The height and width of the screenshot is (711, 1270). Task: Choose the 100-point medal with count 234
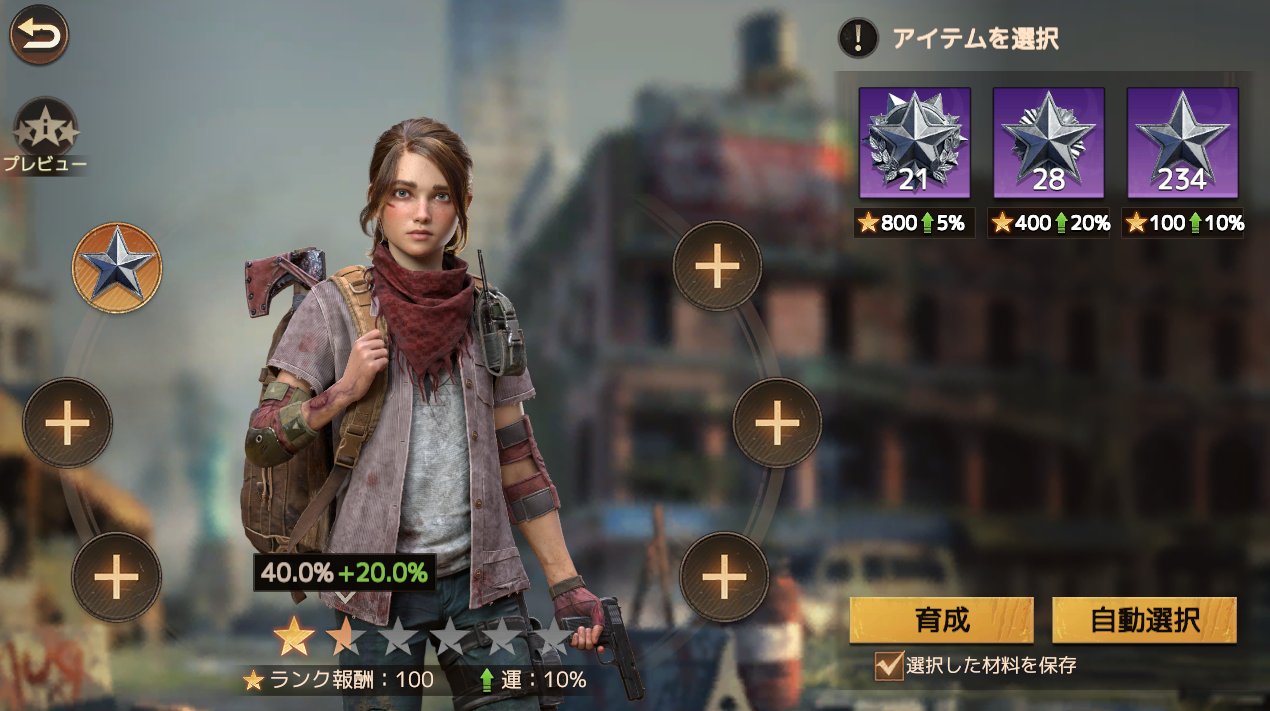pyautogui.click(x=1182, y=142)
